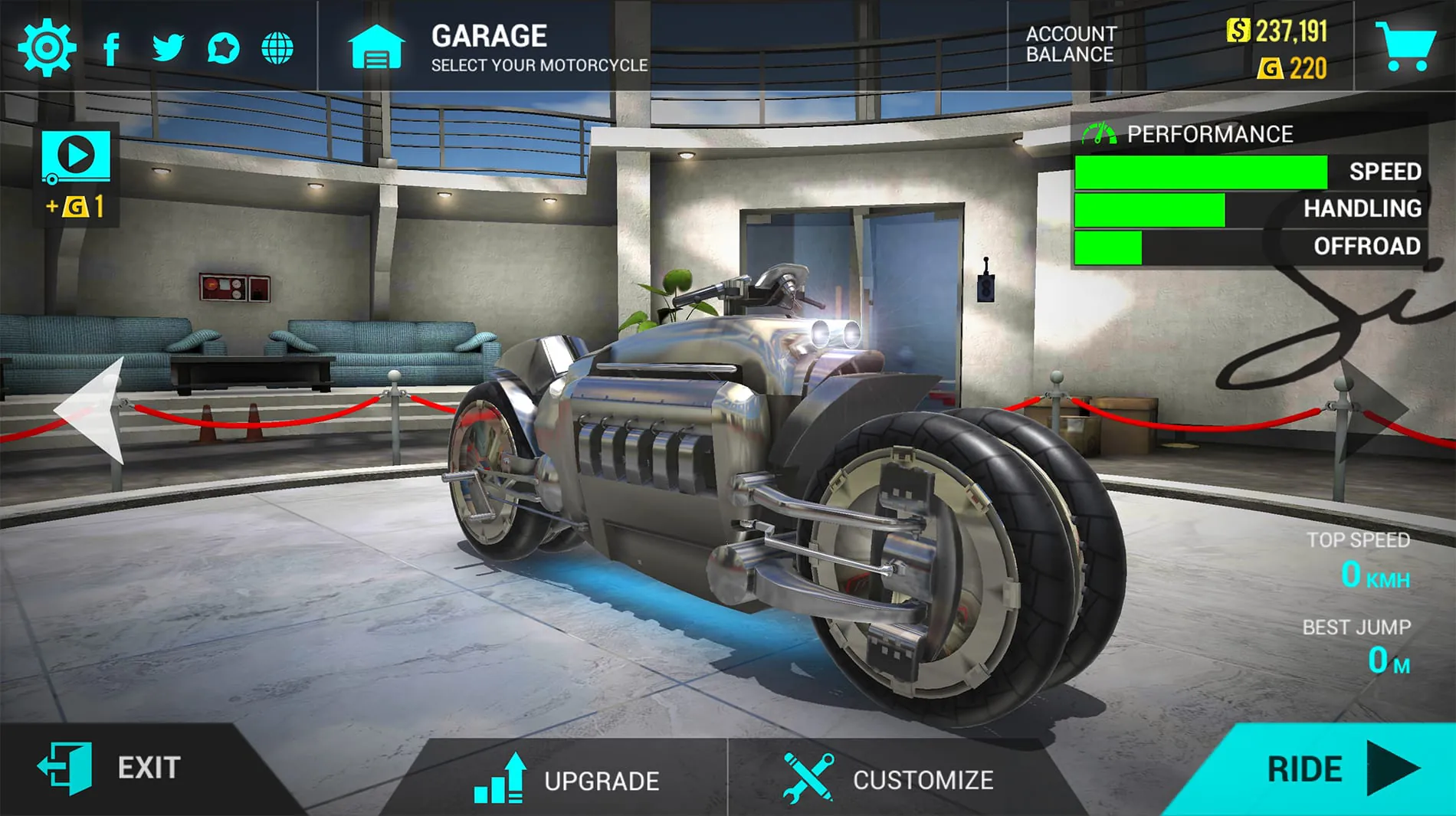The image size is (1456, 816).
Task: Open the Facebook page link
Action: (x=112, y=48)
